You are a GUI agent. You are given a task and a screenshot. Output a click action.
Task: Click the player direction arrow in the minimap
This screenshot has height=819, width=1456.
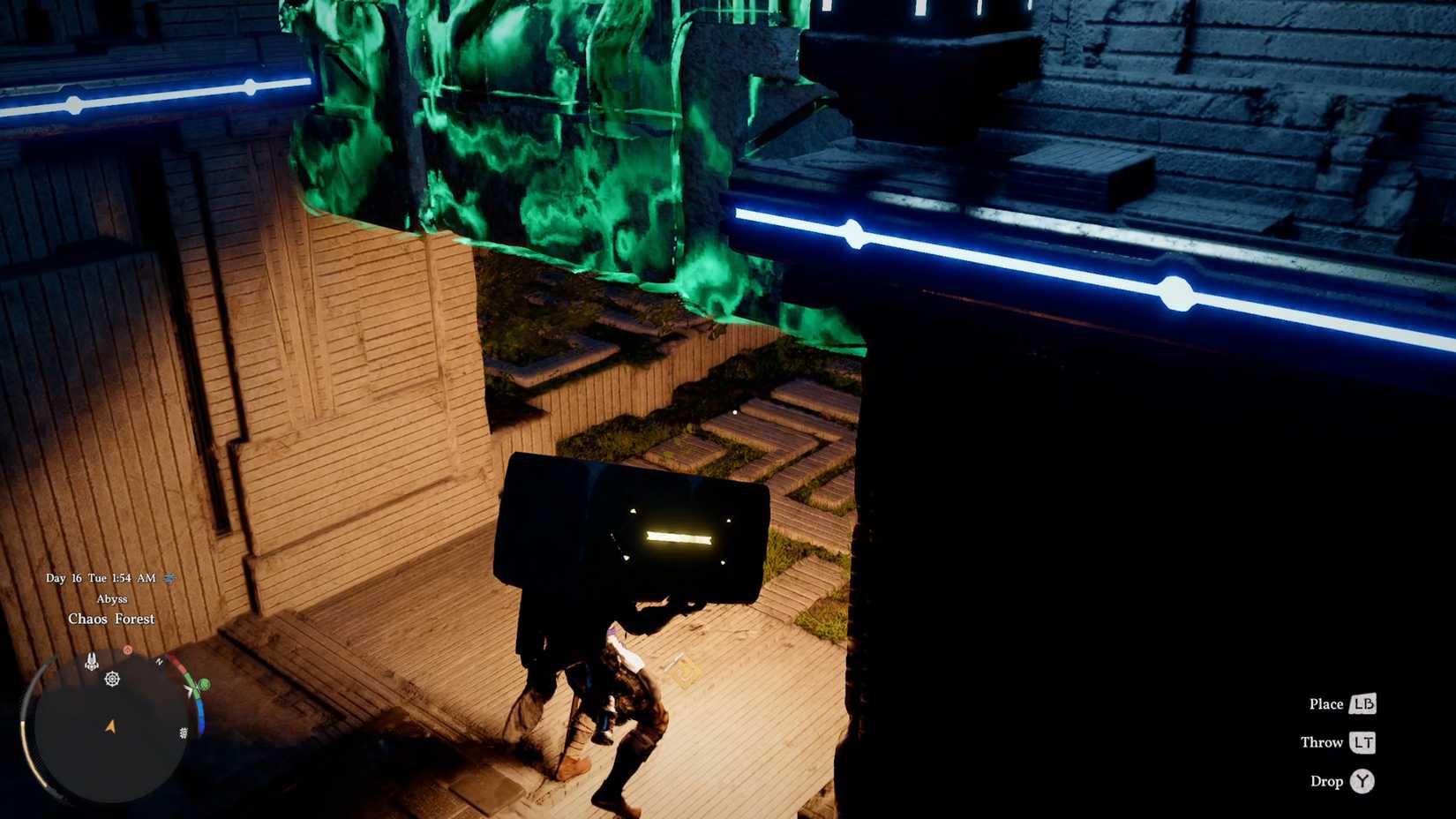coord(109,726)
